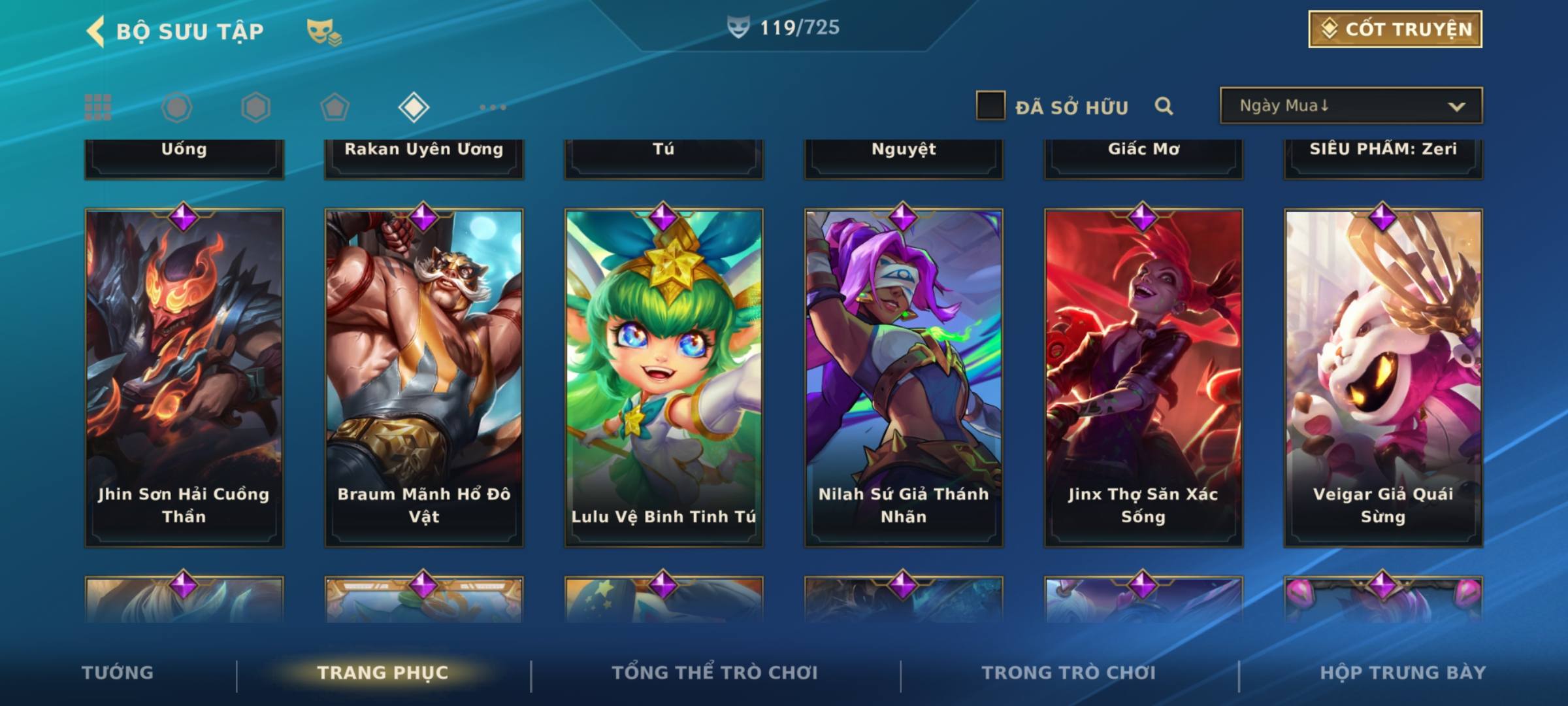Open the Ngày Mua sort dropdown
This screenshot has height=706, width=1568.
click(x=1350, y=106)
